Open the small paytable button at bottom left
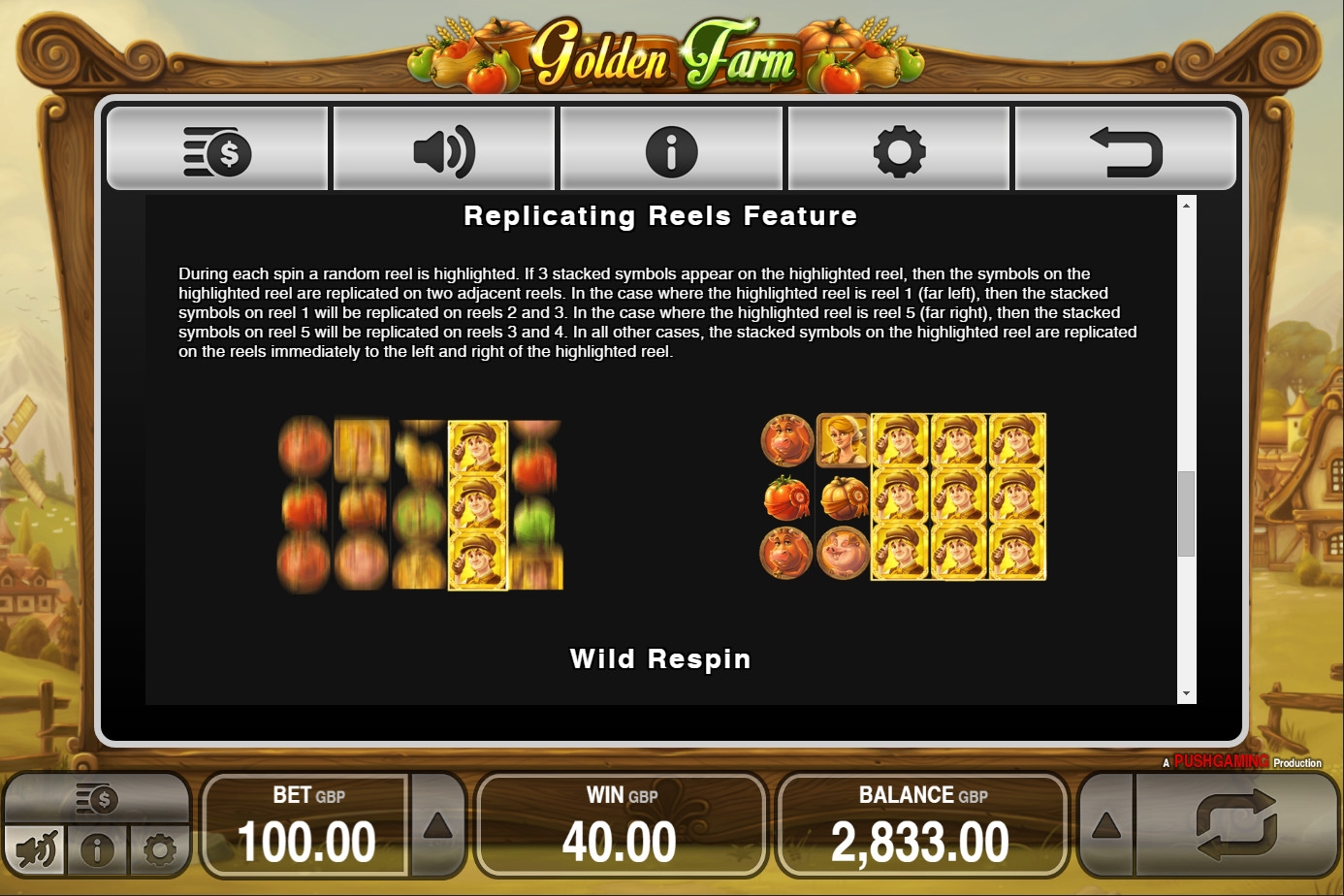The width and height of the screenshot is (1344, 896). pos(97,799)
